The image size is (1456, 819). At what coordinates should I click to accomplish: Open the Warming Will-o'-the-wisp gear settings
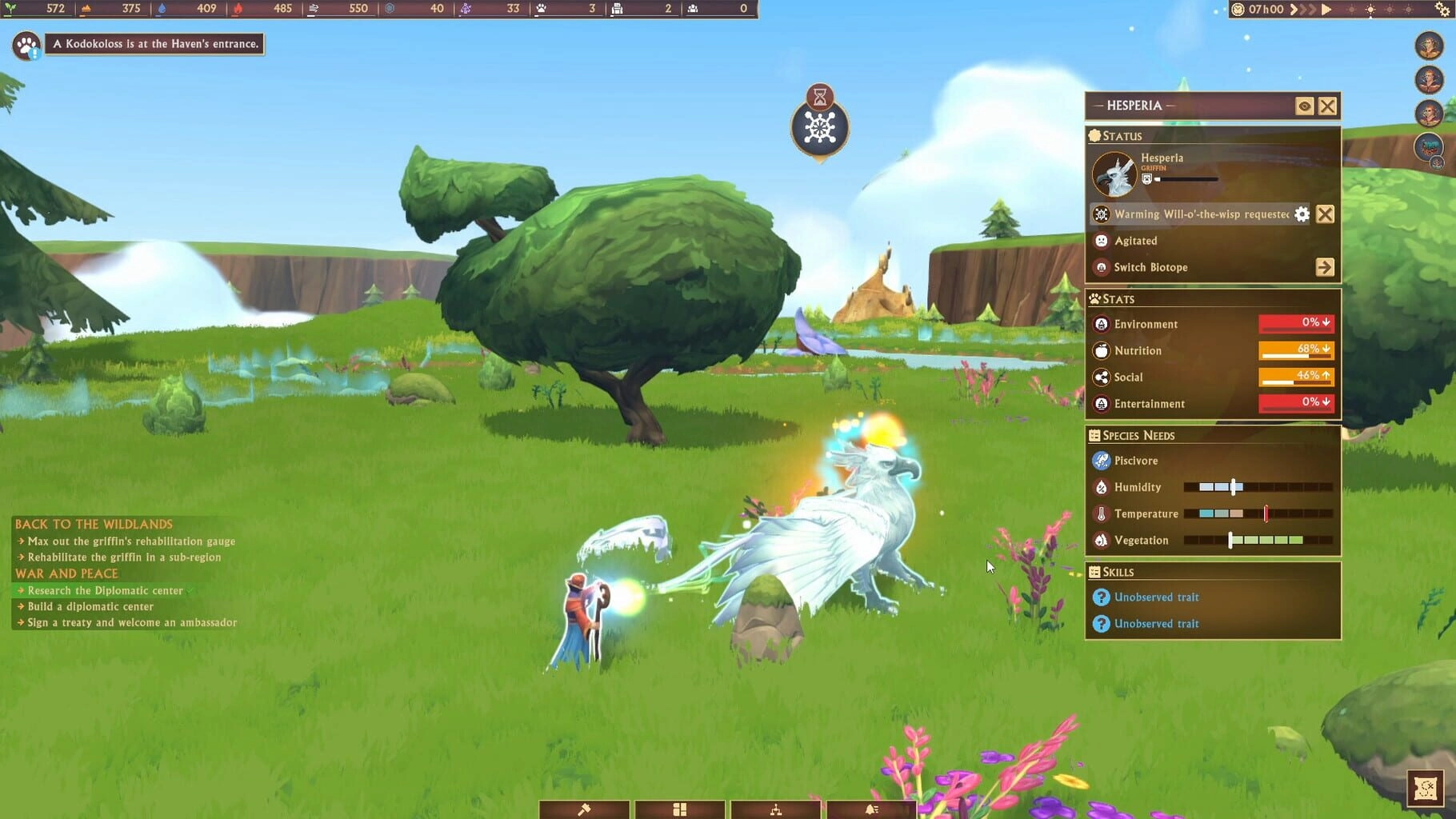(1302, 214)
